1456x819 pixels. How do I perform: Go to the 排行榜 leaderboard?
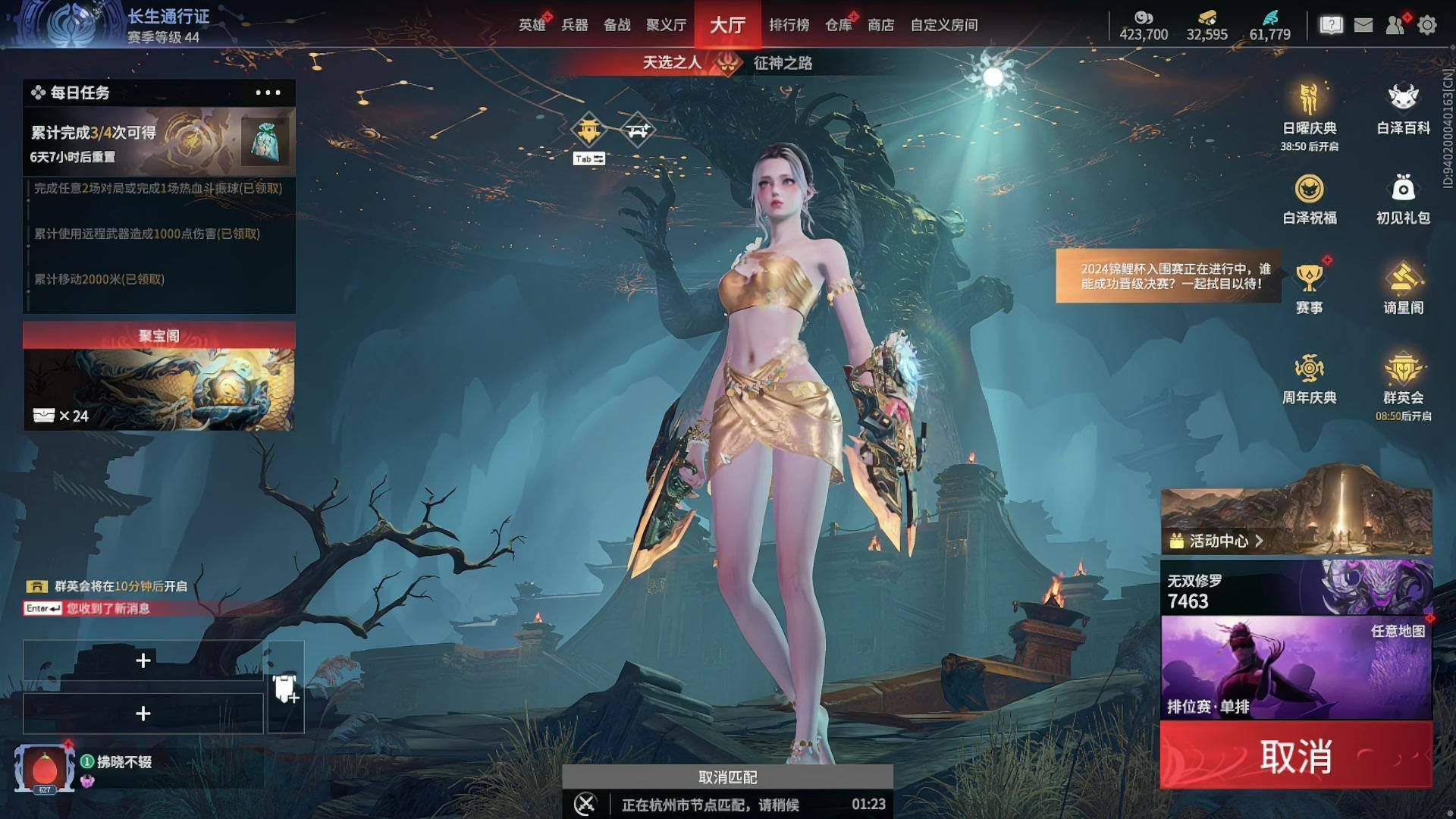[x=789, y=25]
